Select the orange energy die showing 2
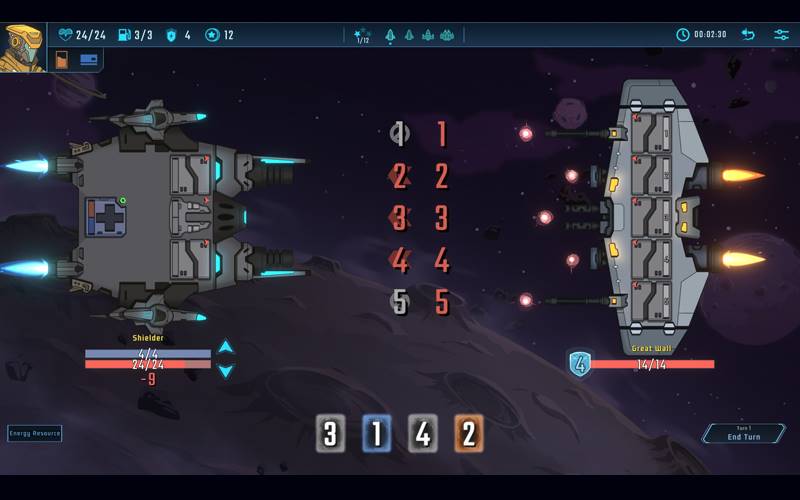Viewport: 800px width, 500px height. (x=469, y=433)
